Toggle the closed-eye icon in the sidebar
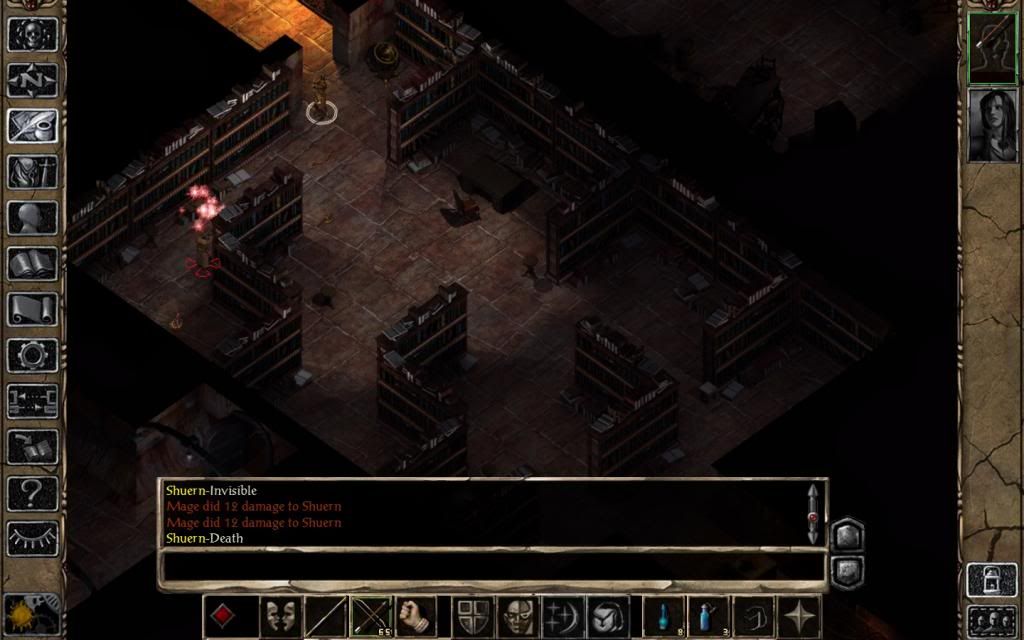Screen dimensions: 1024x640 pos(32,538)
